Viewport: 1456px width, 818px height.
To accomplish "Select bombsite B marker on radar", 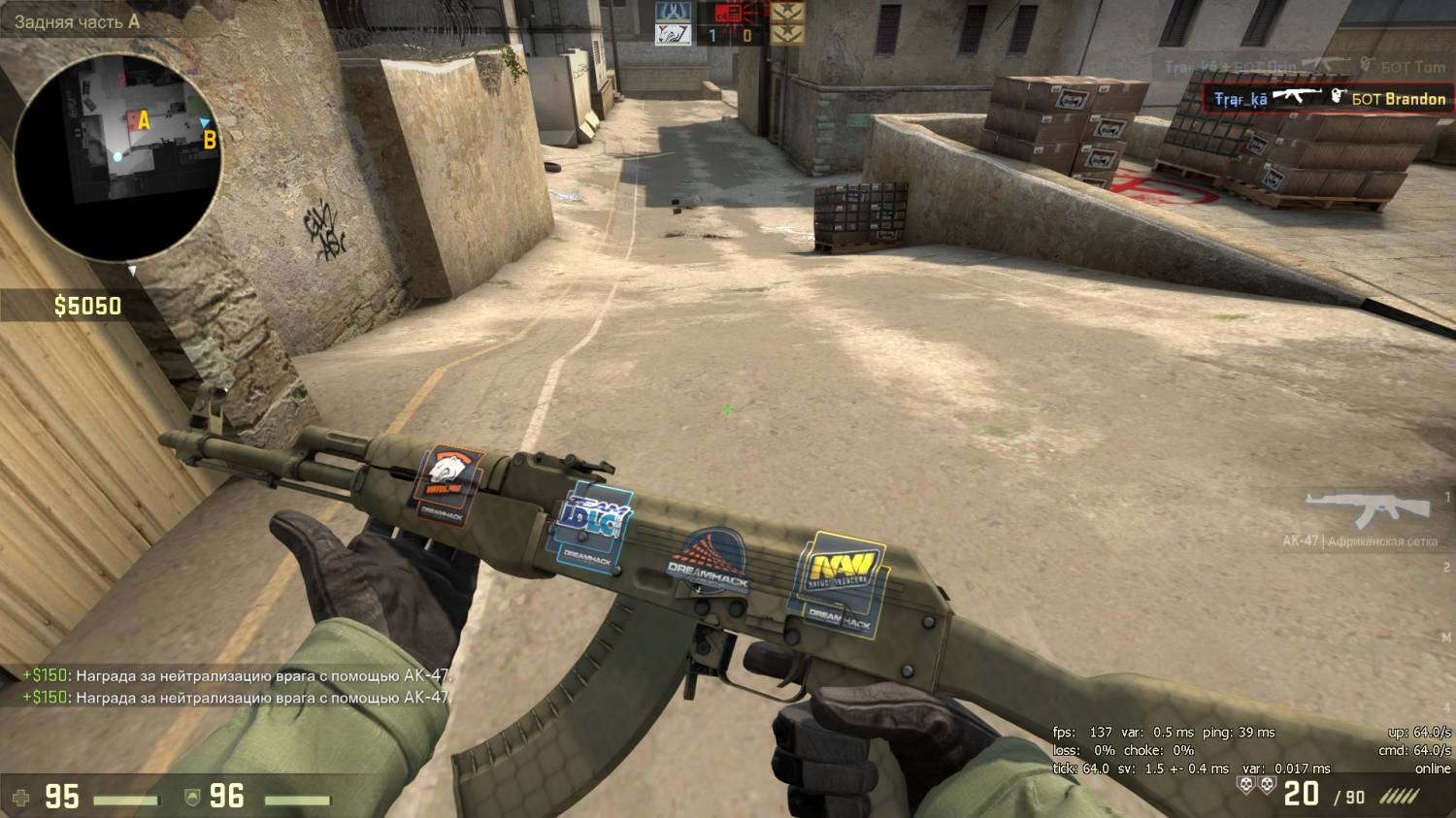I will point(209,141).
